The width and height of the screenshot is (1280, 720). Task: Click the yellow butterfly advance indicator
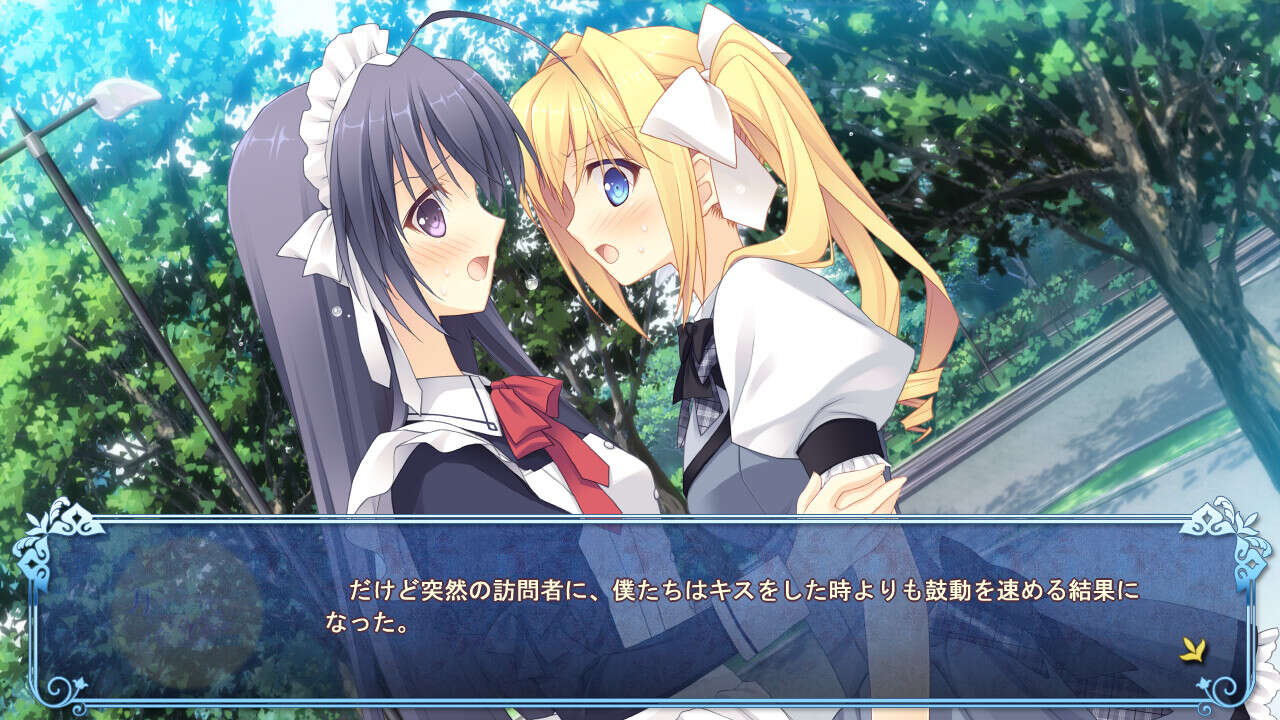[1192, 649]
